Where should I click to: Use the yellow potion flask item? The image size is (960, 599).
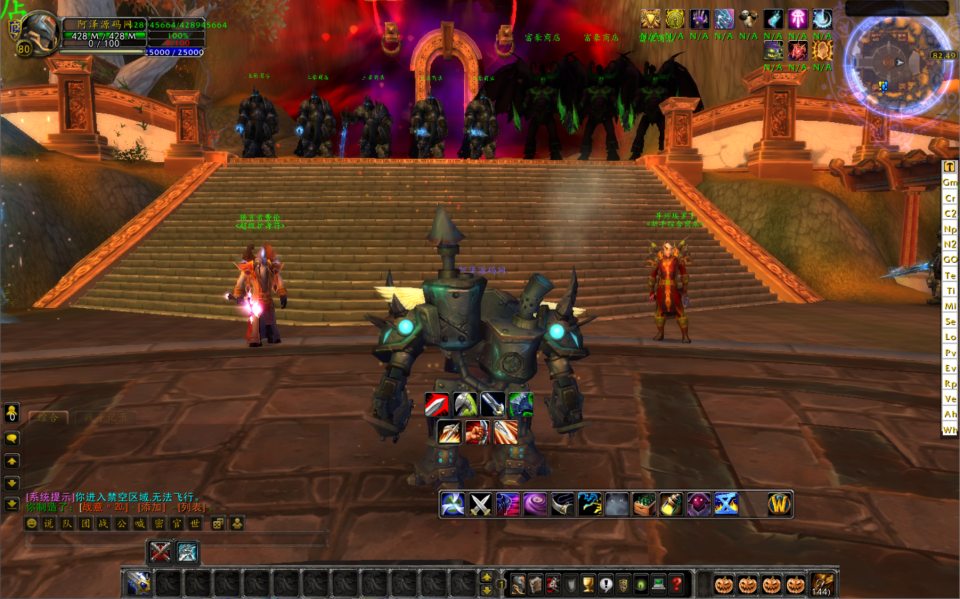pos(670,504)
